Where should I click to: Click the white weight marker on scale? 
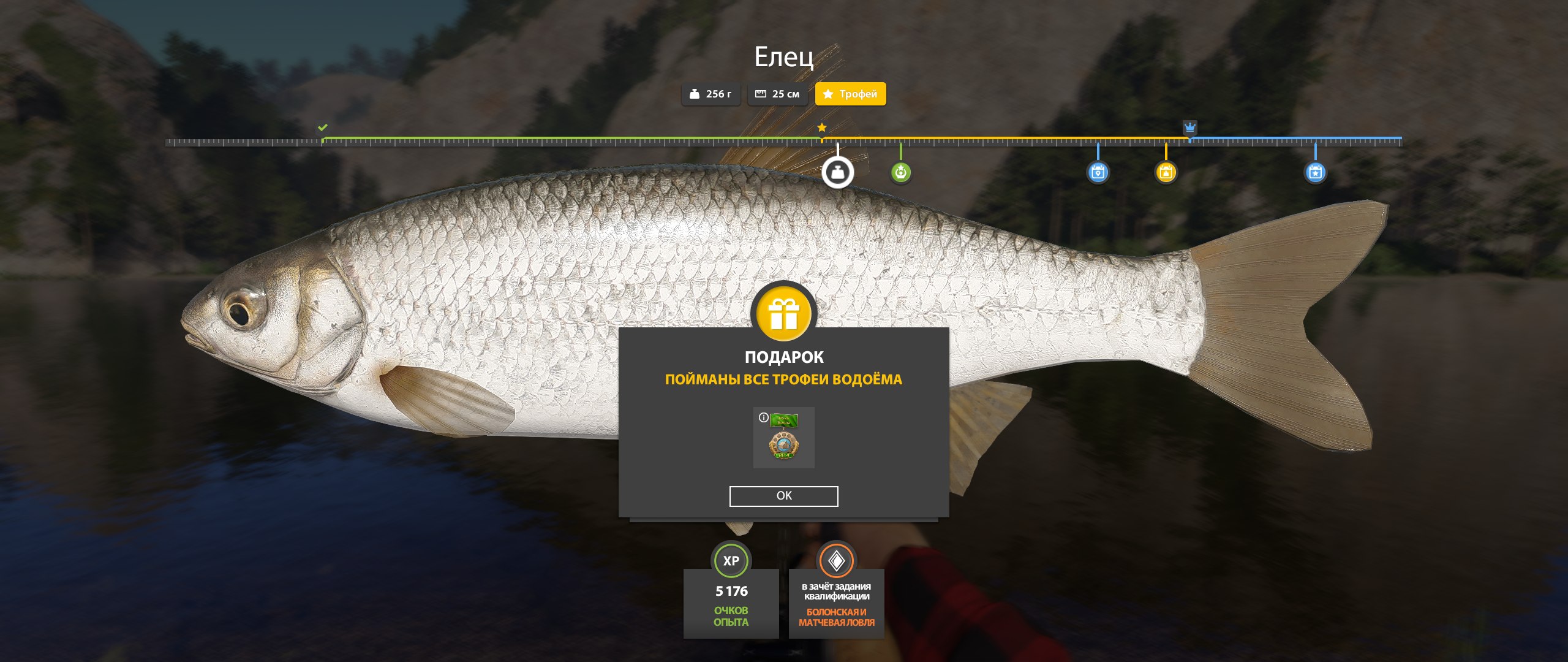(x=837, y=172)
